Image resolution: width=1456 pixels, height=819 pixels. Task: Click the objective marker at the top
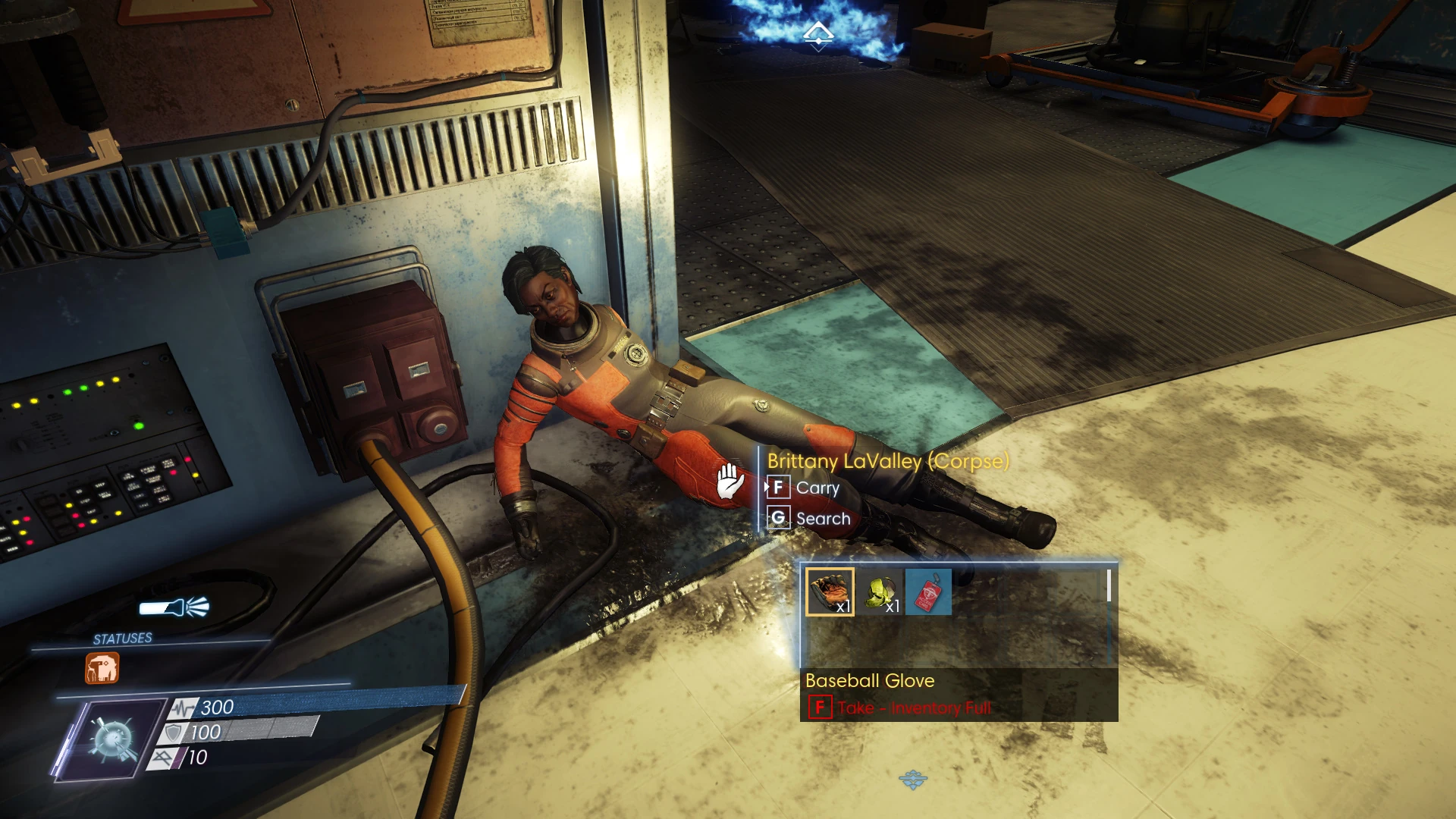[818, 34]
